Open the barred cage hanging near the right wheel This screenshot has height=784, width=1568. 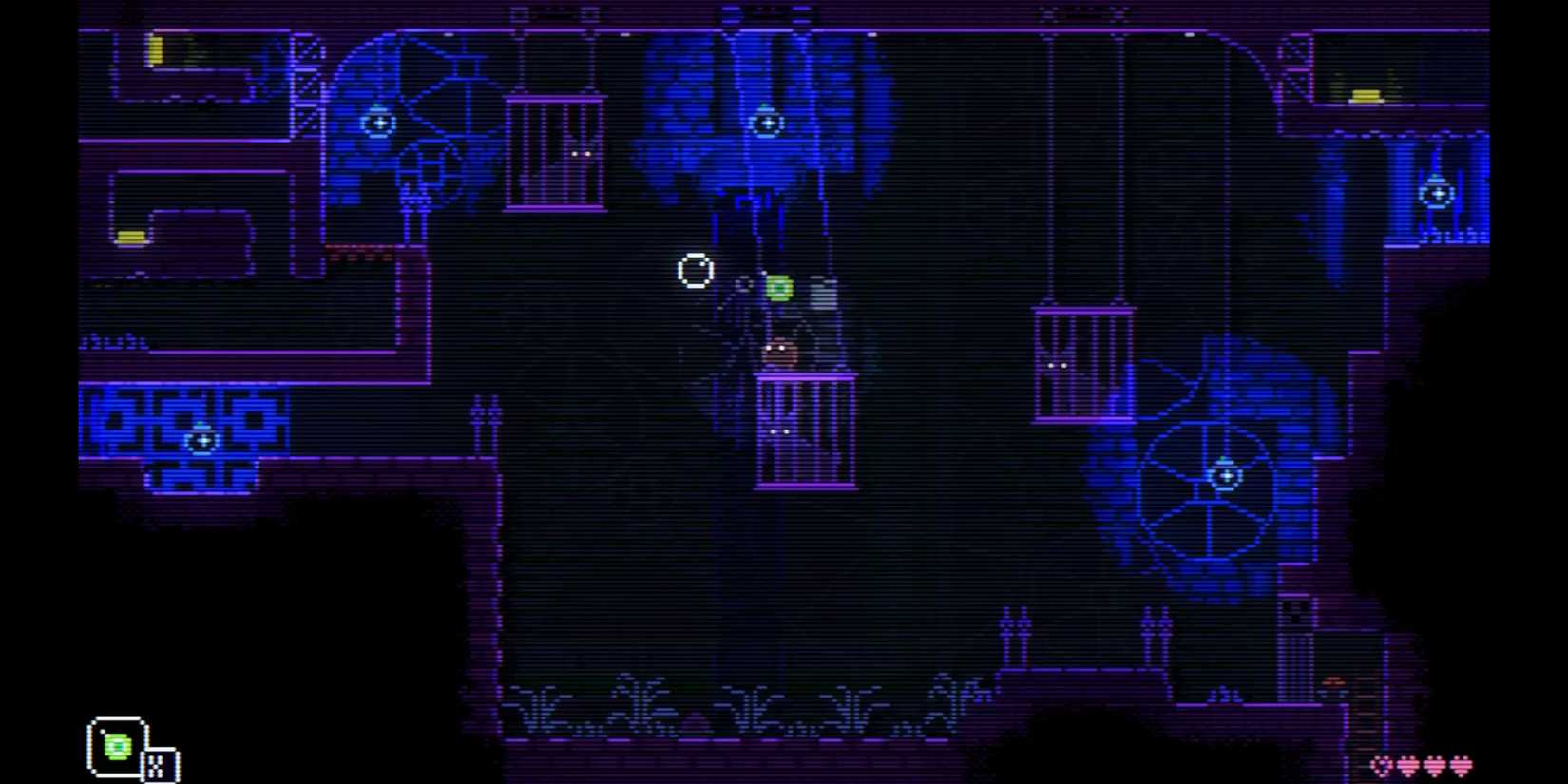point(1083,361)
